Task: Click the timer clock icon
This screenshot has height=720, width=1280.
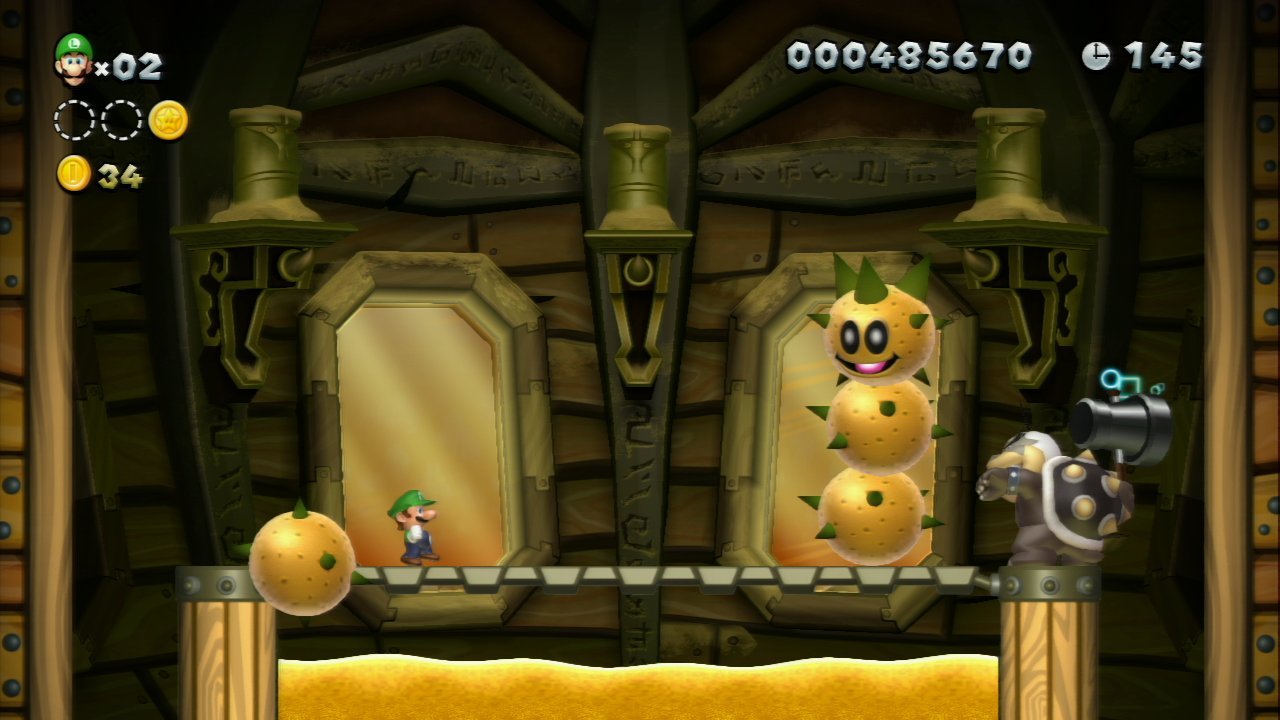Action: pyautogui.click(x=1096, y=56)
